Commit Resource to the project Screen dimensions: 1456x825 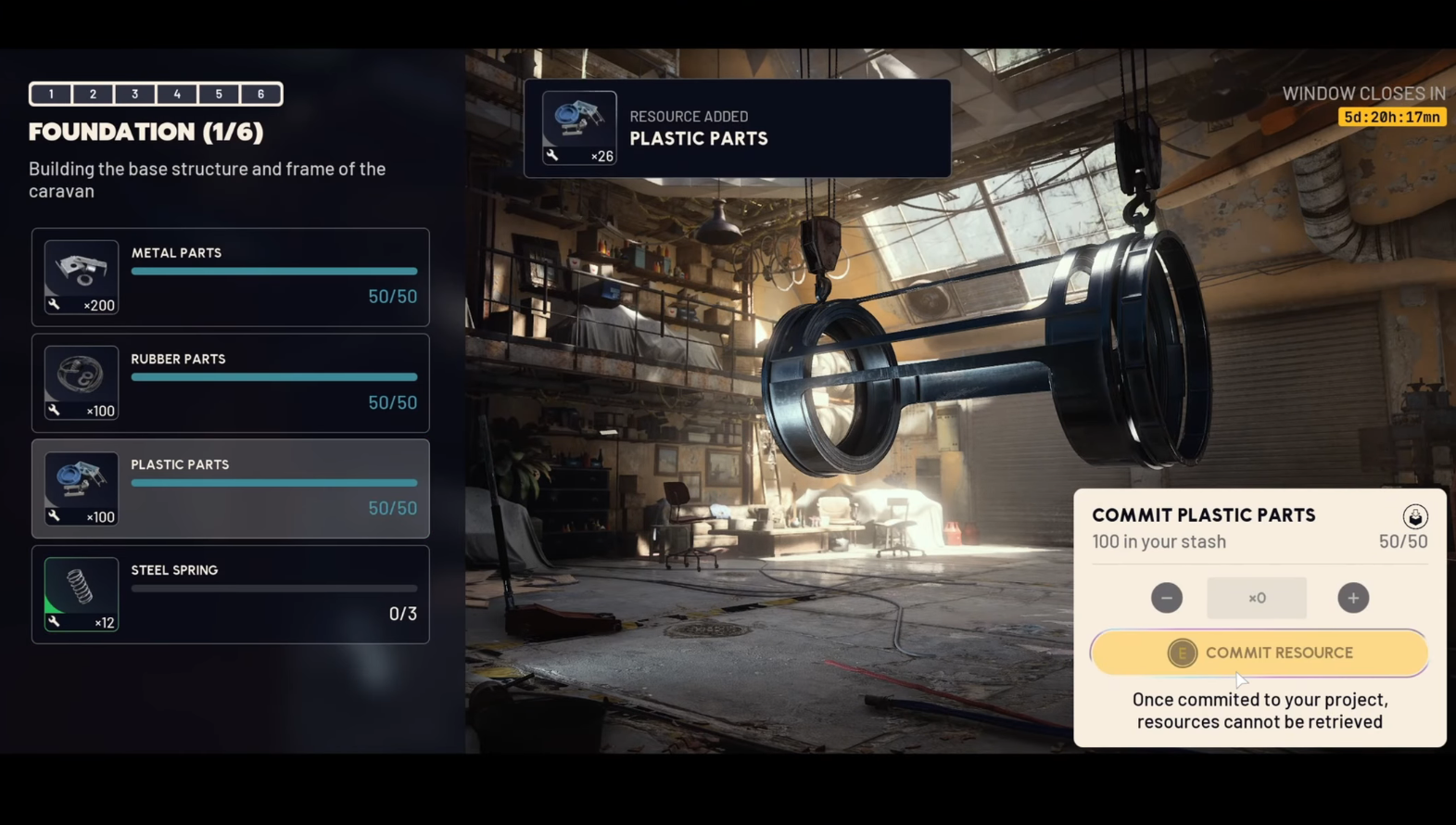coord(1259,653)
